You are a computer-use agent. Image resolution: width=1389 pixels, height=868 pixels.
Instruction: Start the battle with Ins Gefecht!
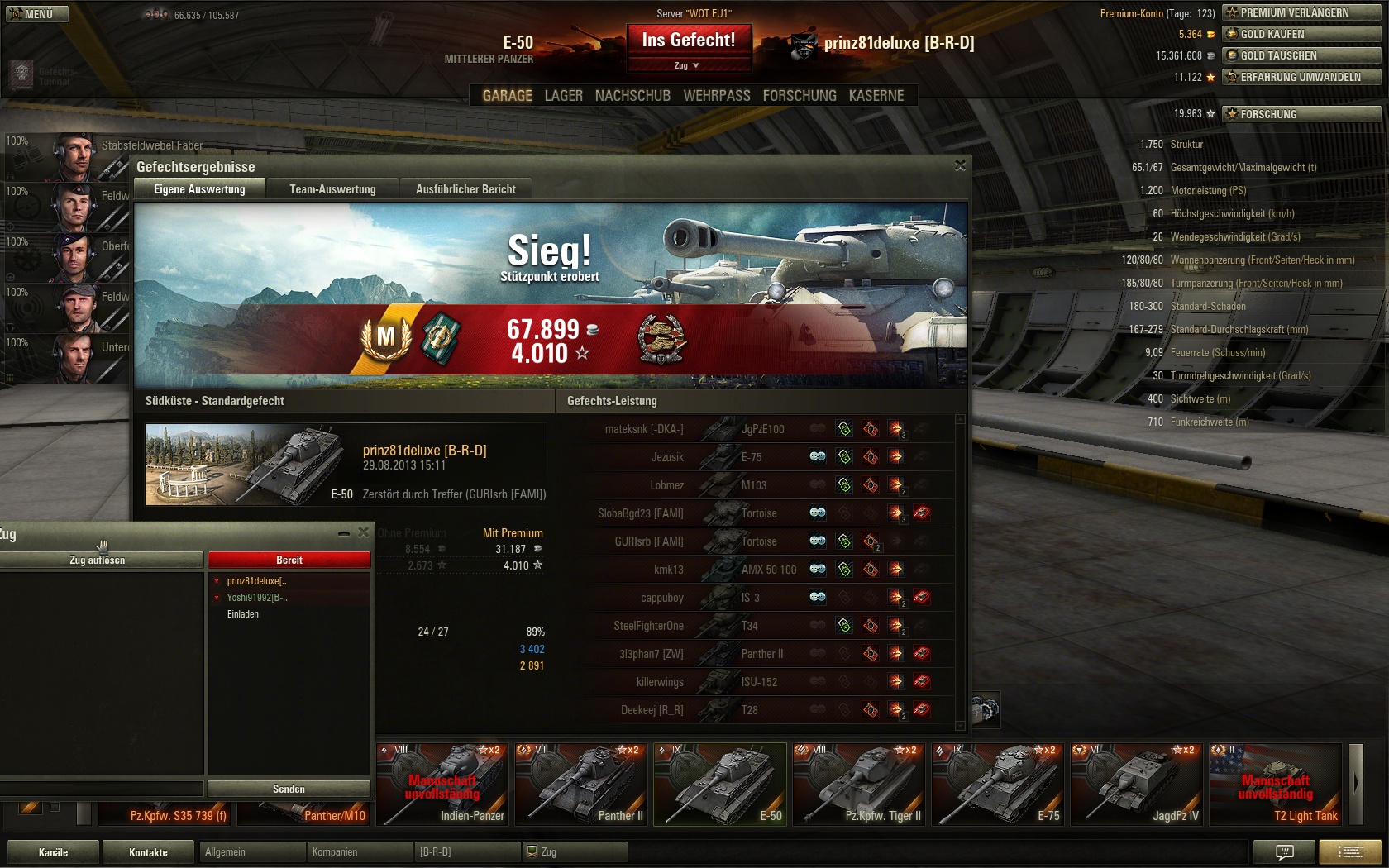688,40
